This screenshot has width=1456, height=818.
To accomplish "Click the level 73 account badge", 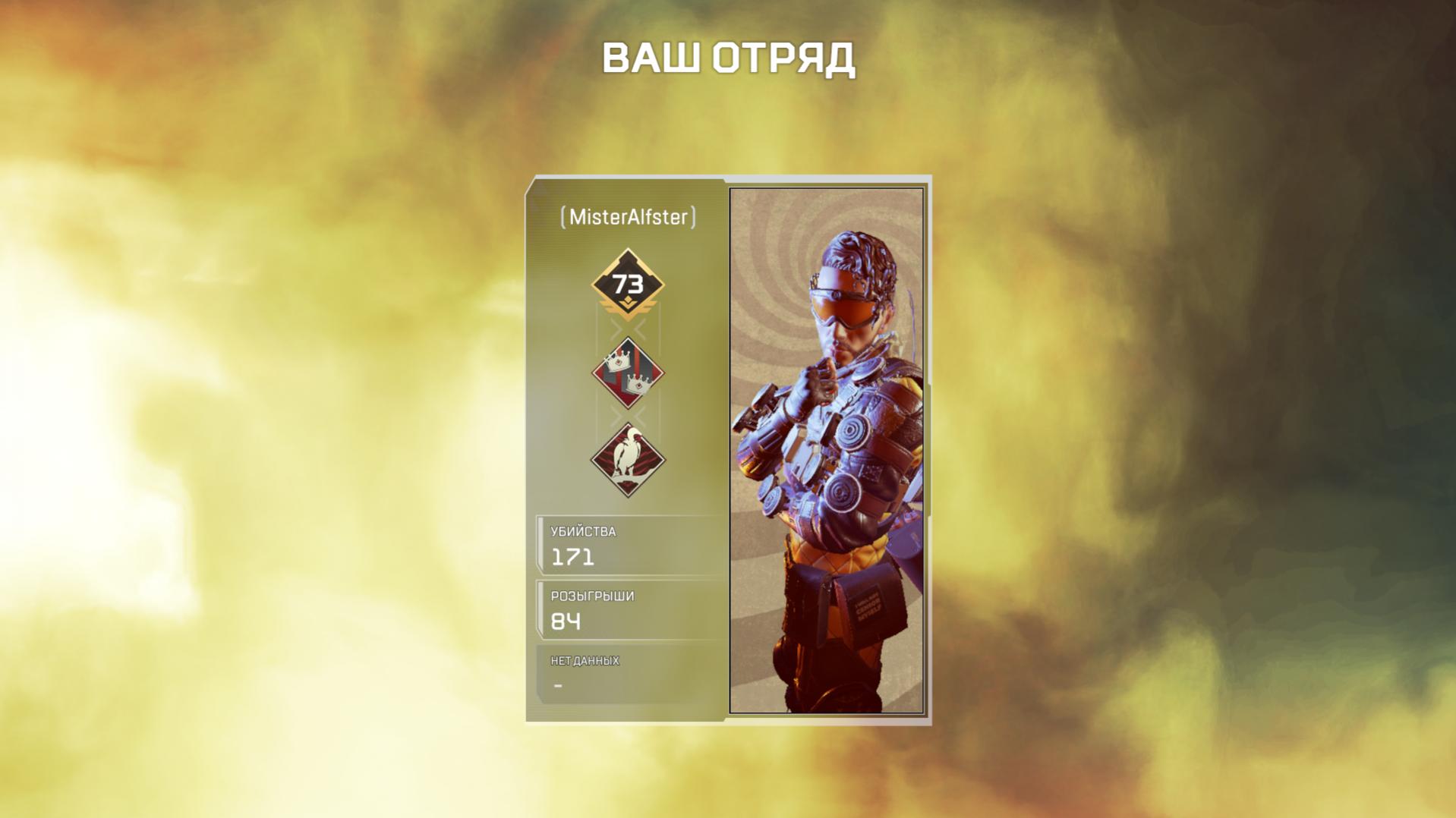I will [628, 285].
